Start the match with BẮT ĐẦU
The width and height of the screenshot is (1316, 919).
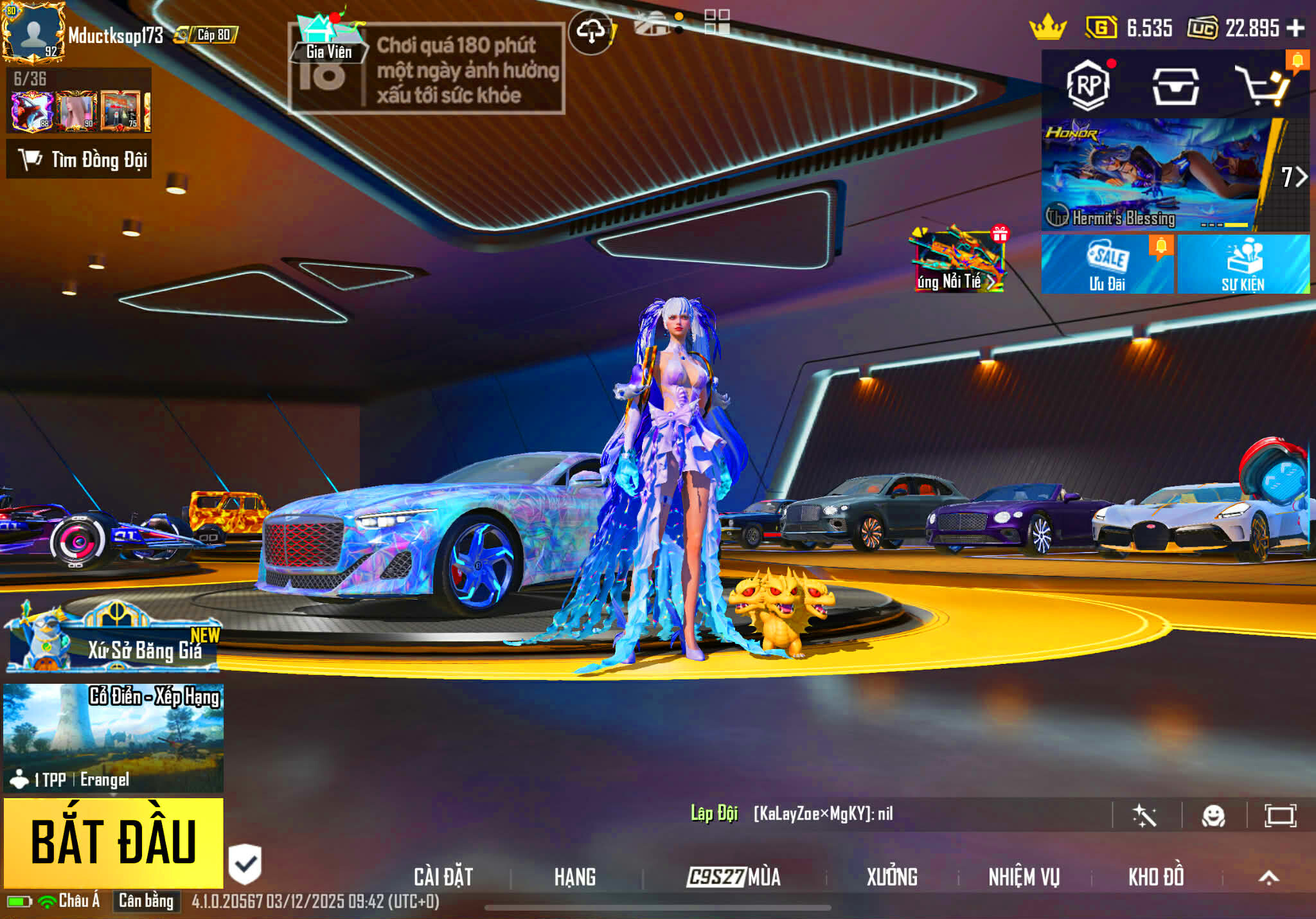click(x=113, y=842)
